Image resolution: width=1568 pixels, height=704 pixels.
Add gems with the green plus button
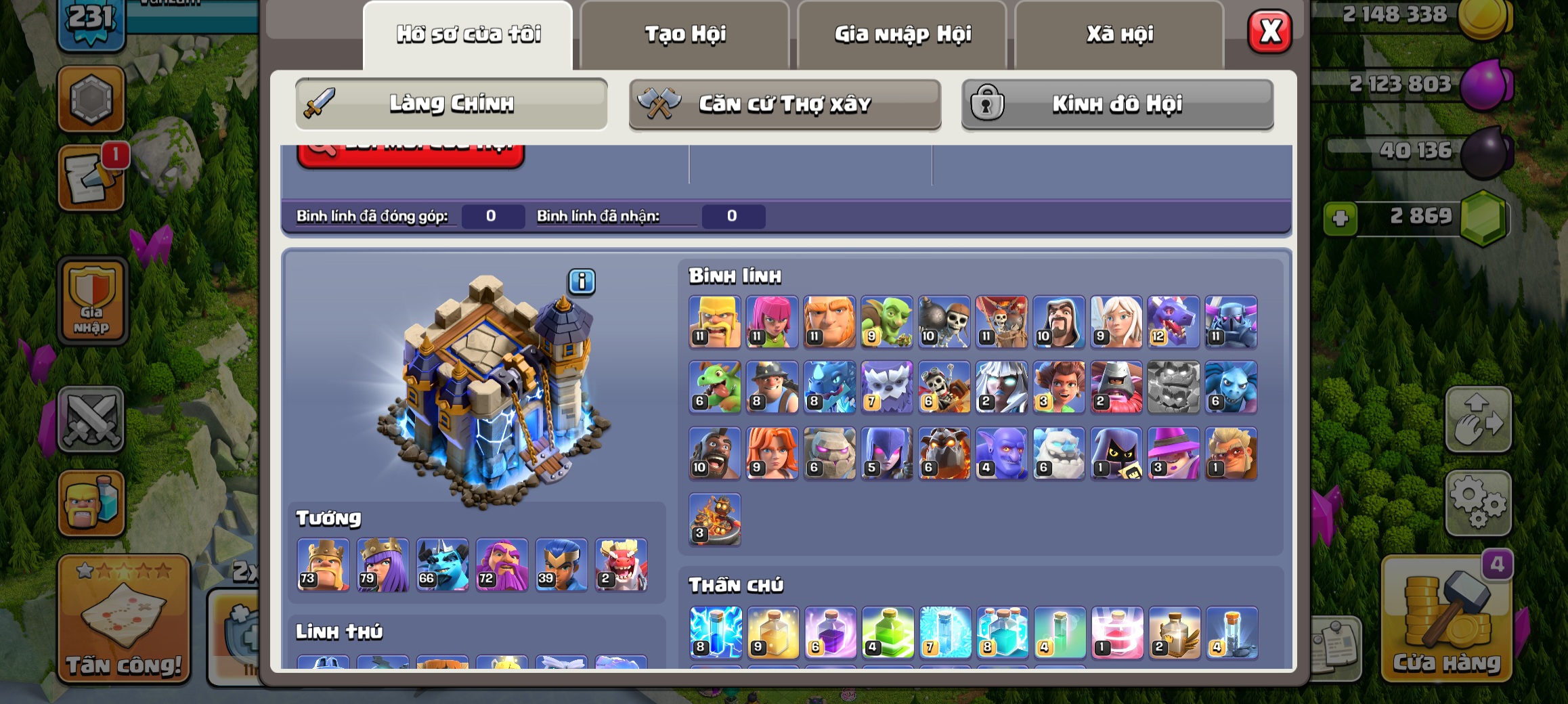pos(1341,219)
